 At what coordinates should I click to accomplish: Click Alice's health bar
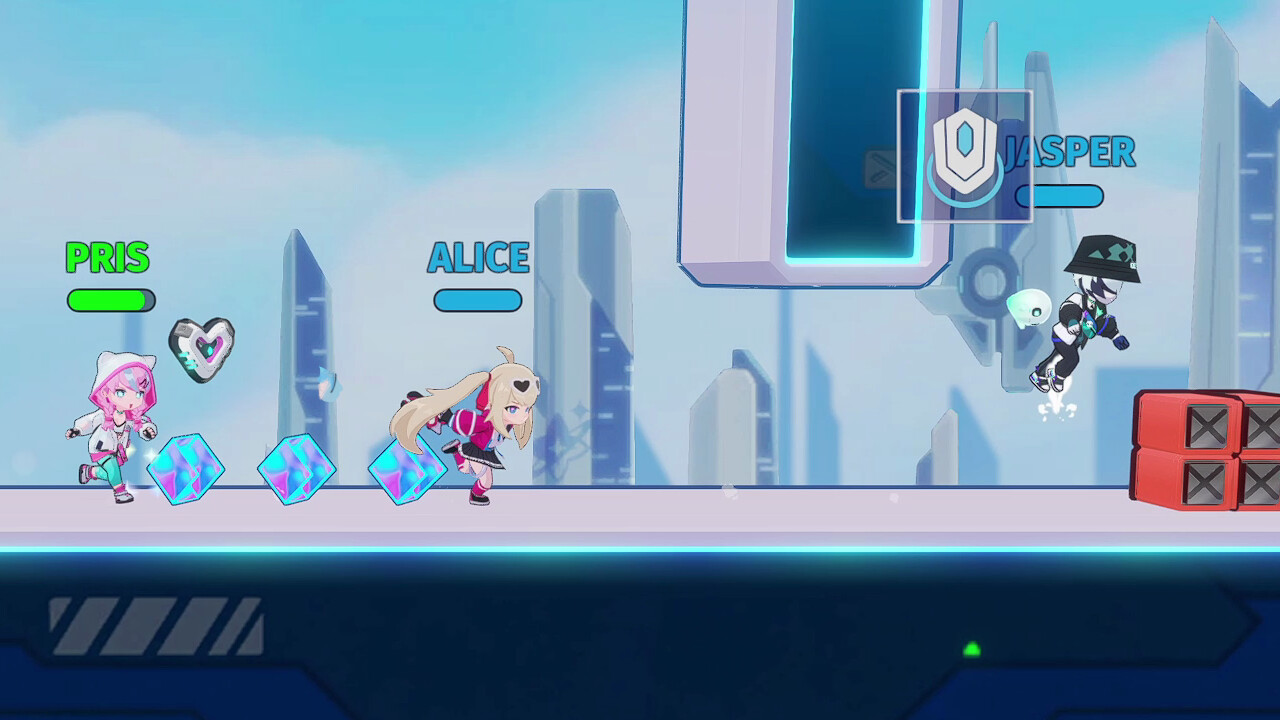tap(477, 301)
